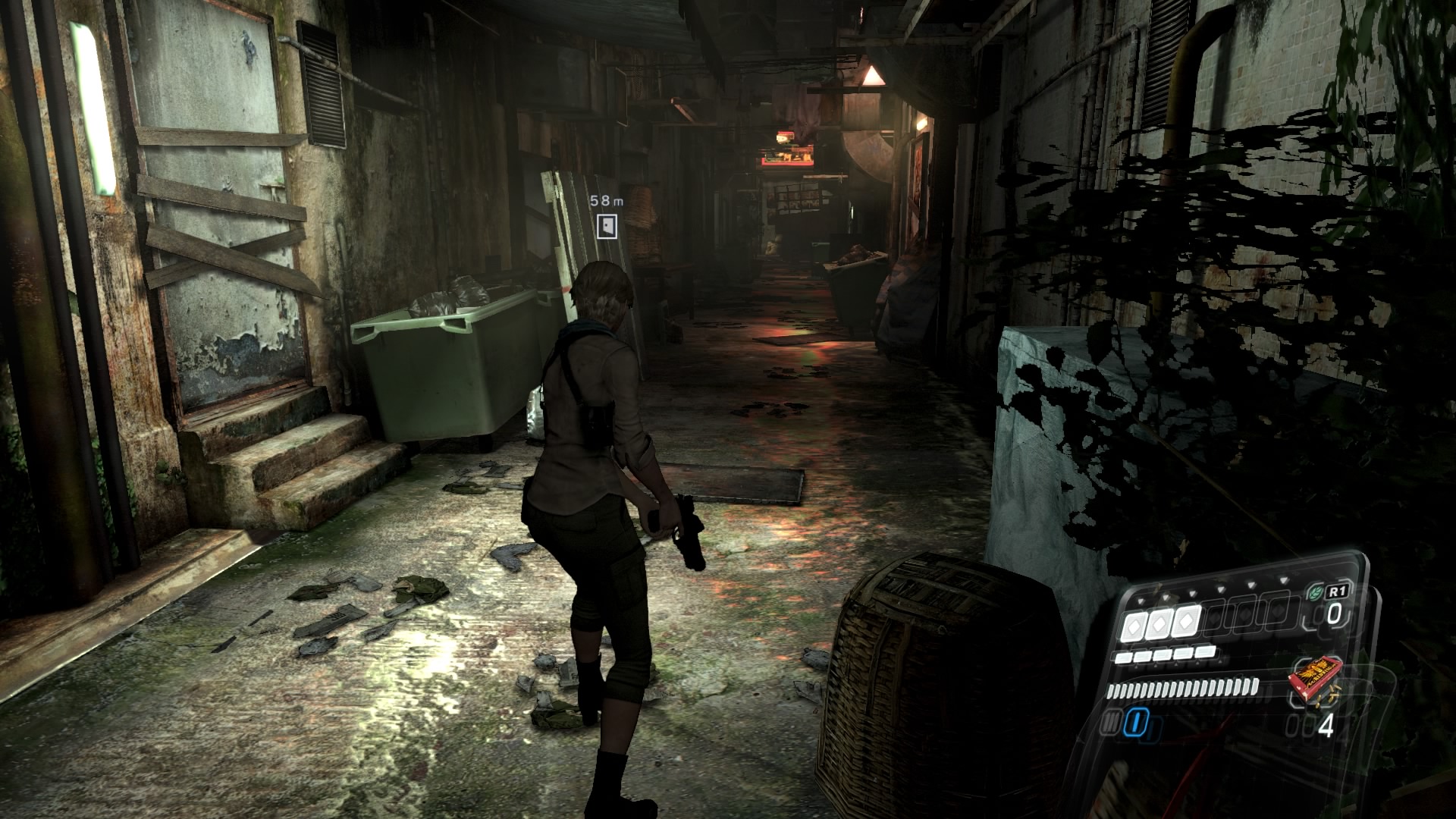Click the door objective waypoint marker
The height and width of the screenshot is (819, 1456).
click(607, 226)
